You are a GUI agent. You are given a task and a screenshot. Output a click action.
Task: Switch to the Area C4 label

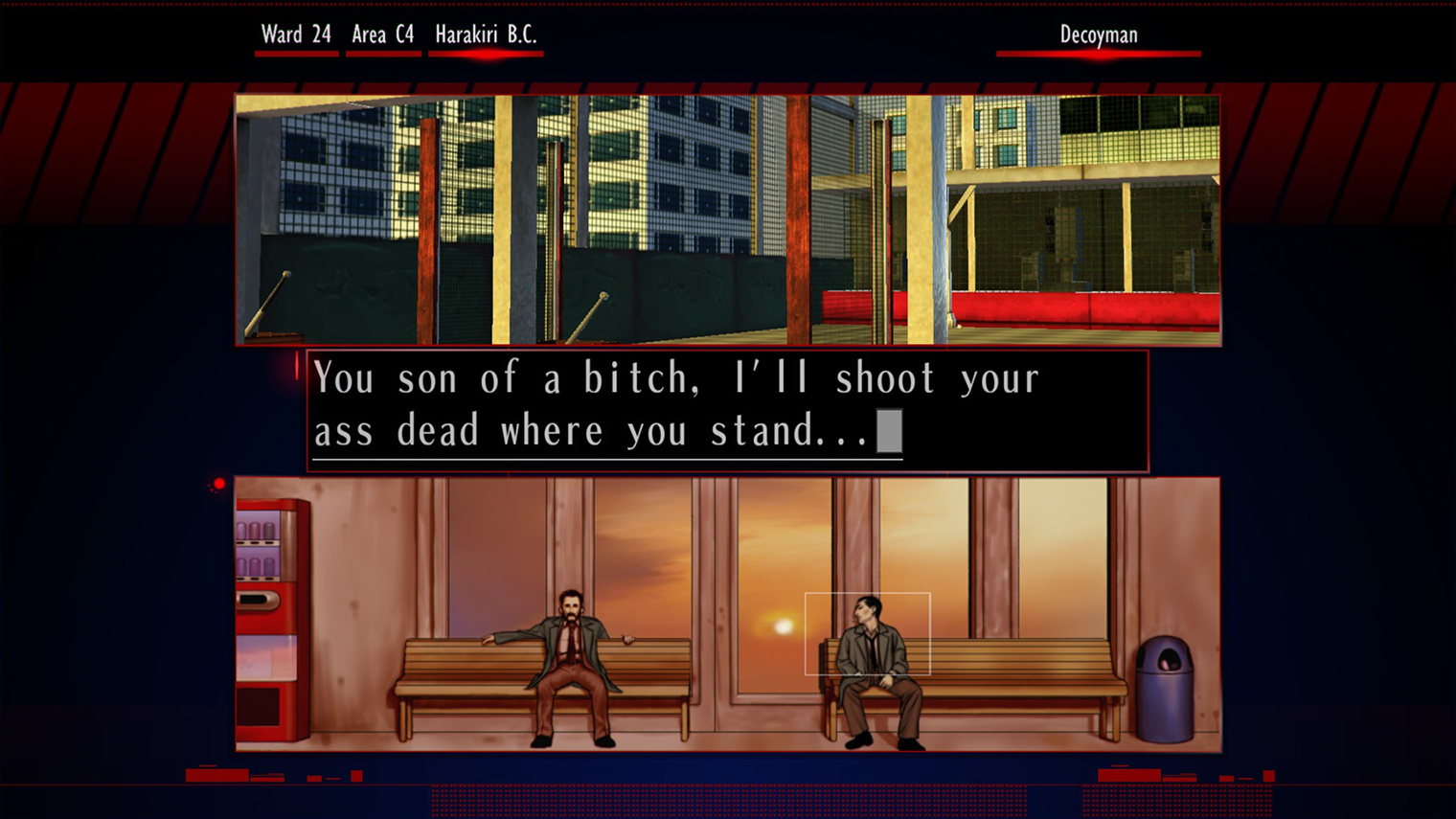383,34
